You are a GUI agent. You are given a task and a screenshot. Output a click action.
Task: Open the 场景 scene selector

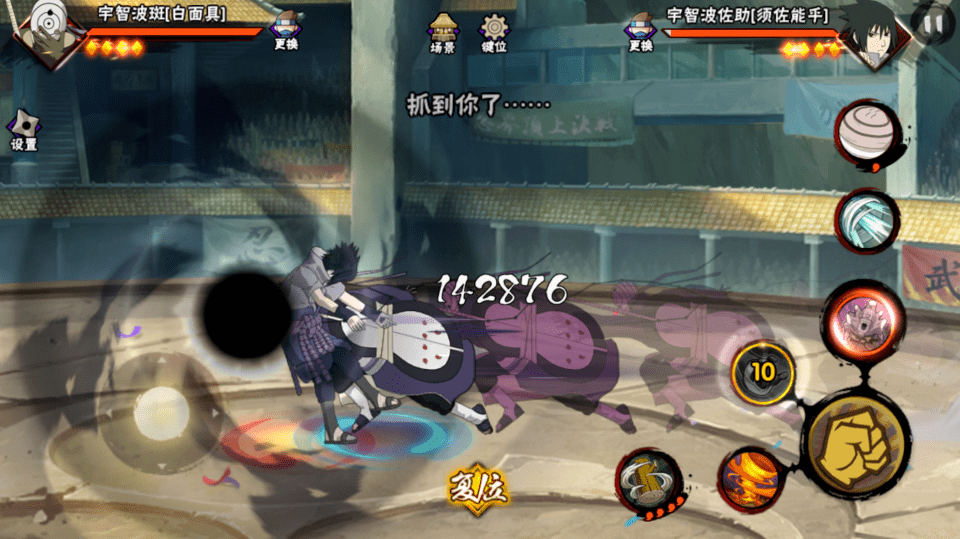tap(443, 32)
